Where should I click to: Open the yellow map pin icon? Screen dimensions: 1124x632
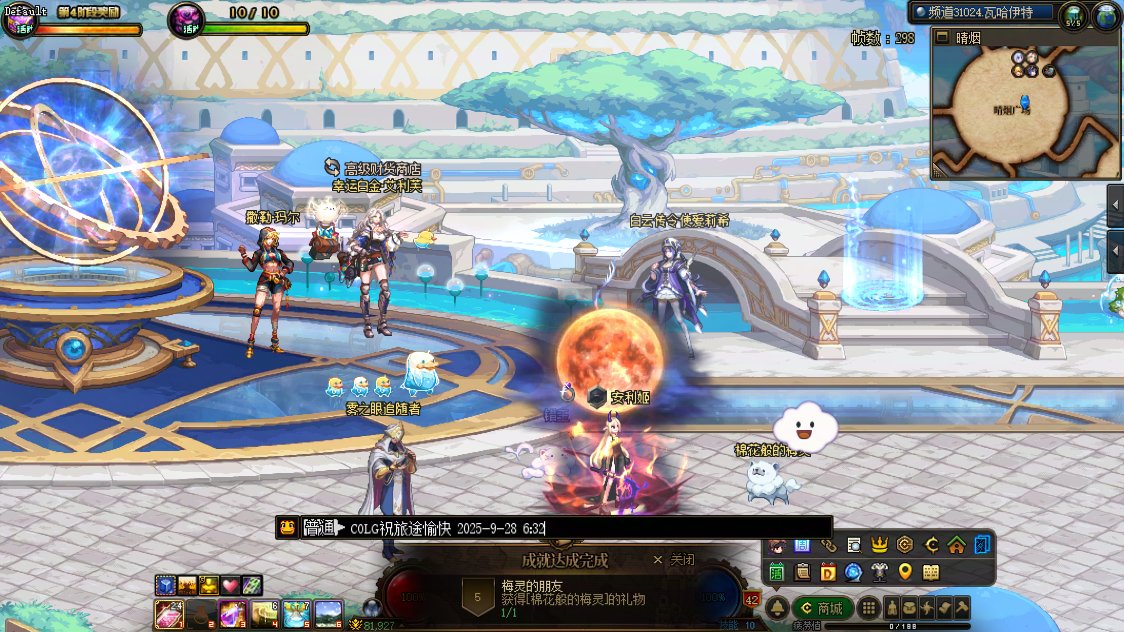(x=905, y=572)
